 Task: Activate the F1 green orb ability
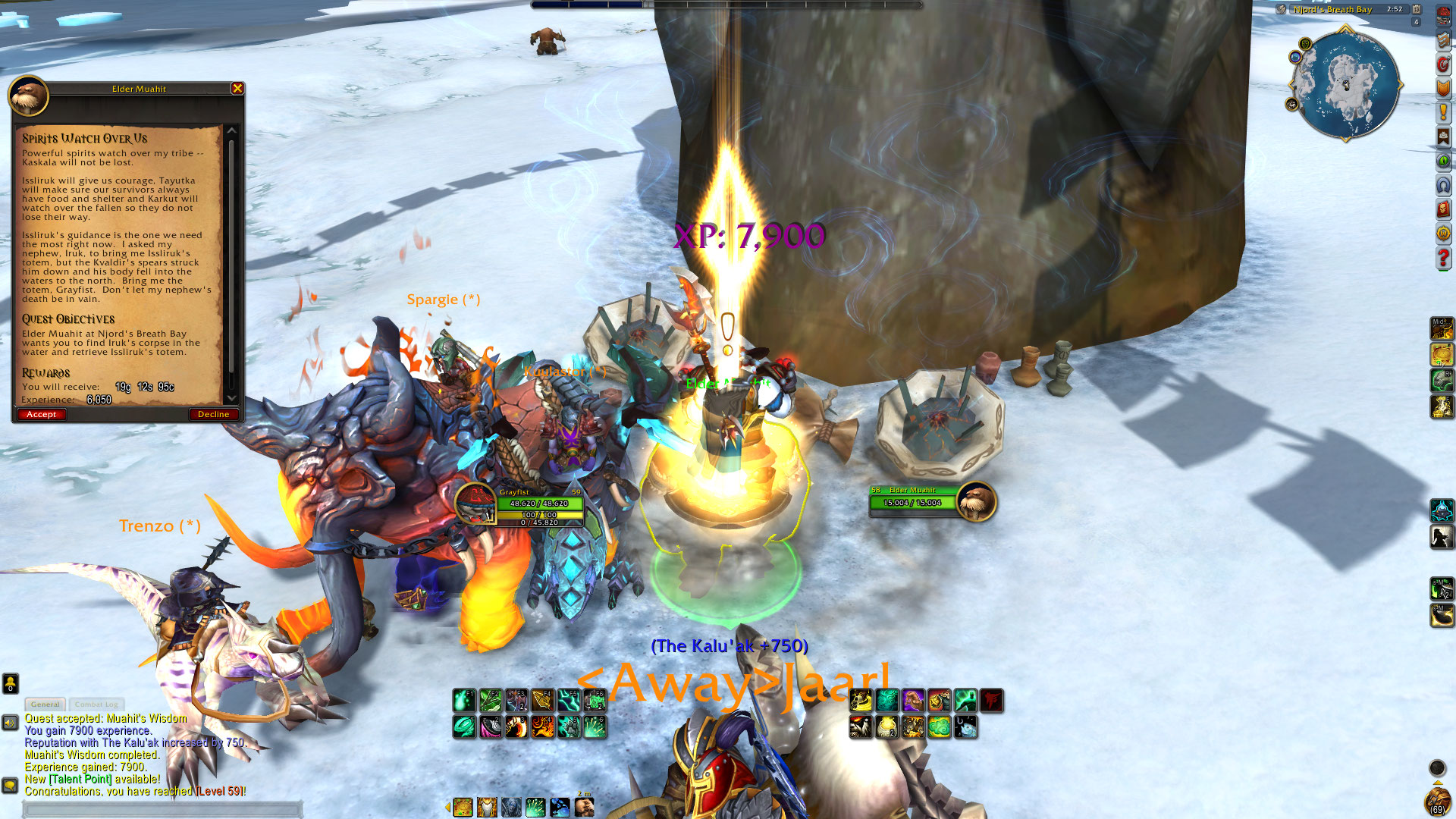[x=464, y=700]
